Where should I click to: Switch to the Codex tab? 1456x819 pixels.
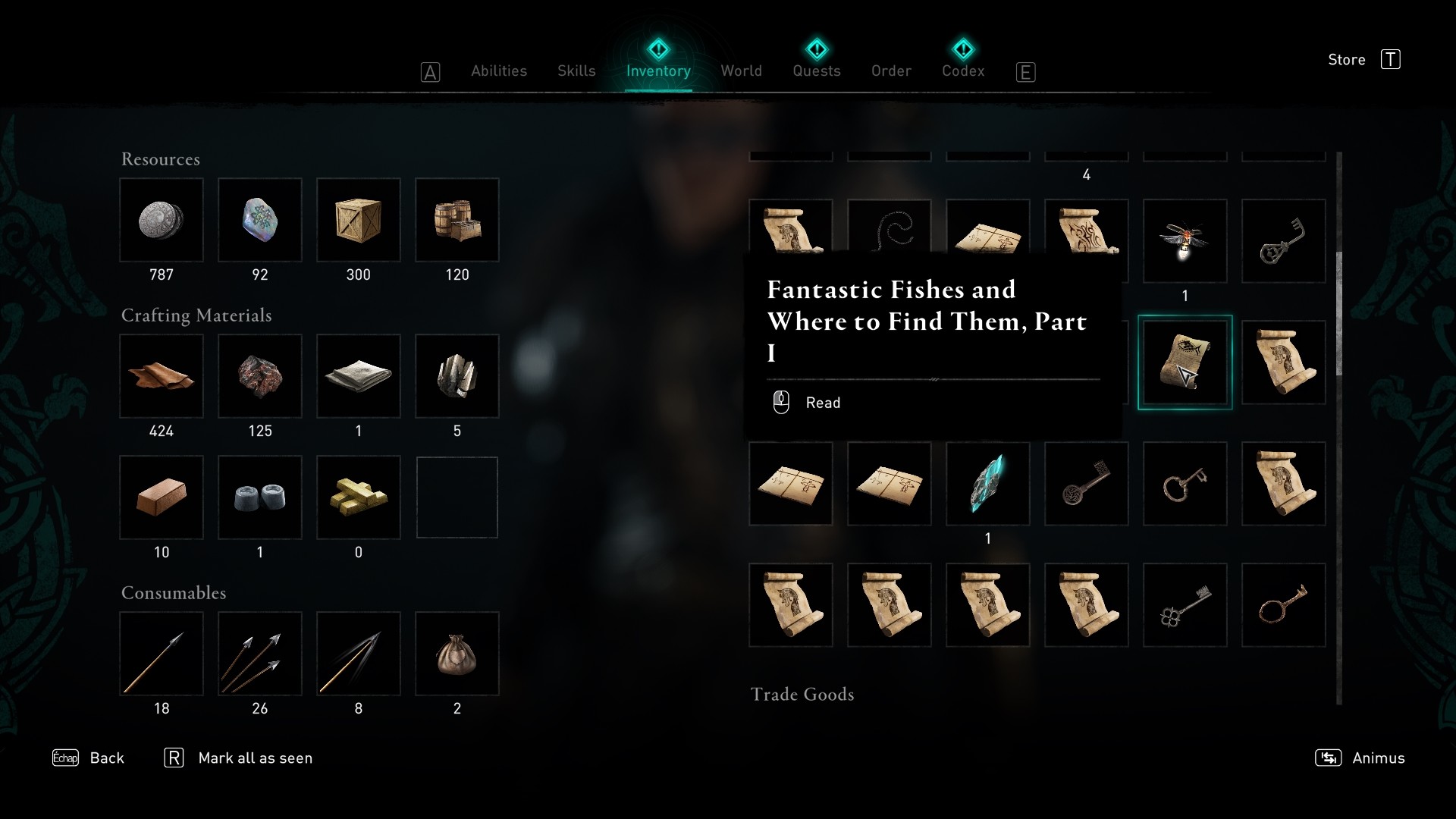pyautogui.click(x=962, y=71)
